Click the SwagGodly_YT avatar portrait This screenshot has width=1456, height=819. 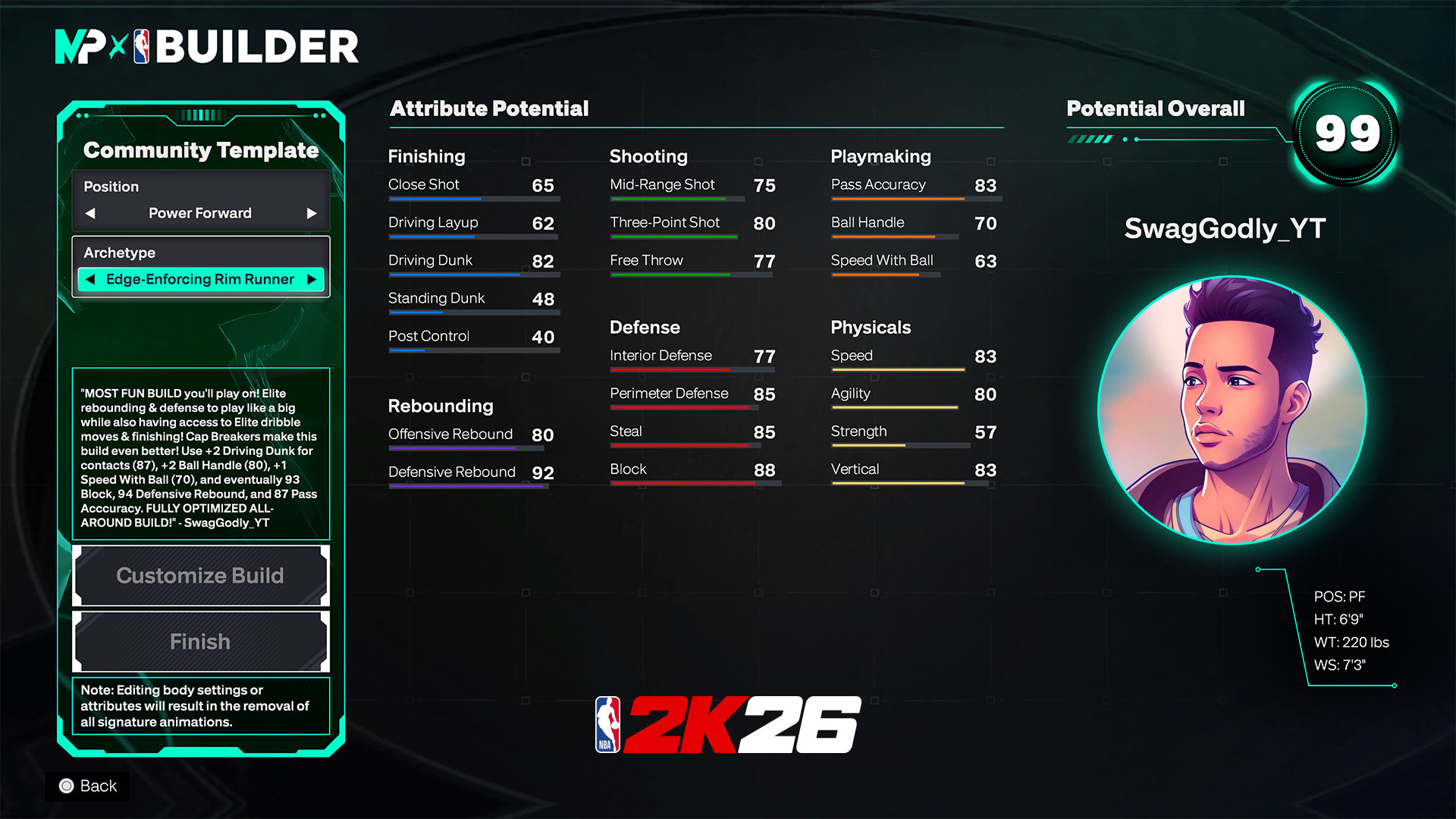(1232, 410)
